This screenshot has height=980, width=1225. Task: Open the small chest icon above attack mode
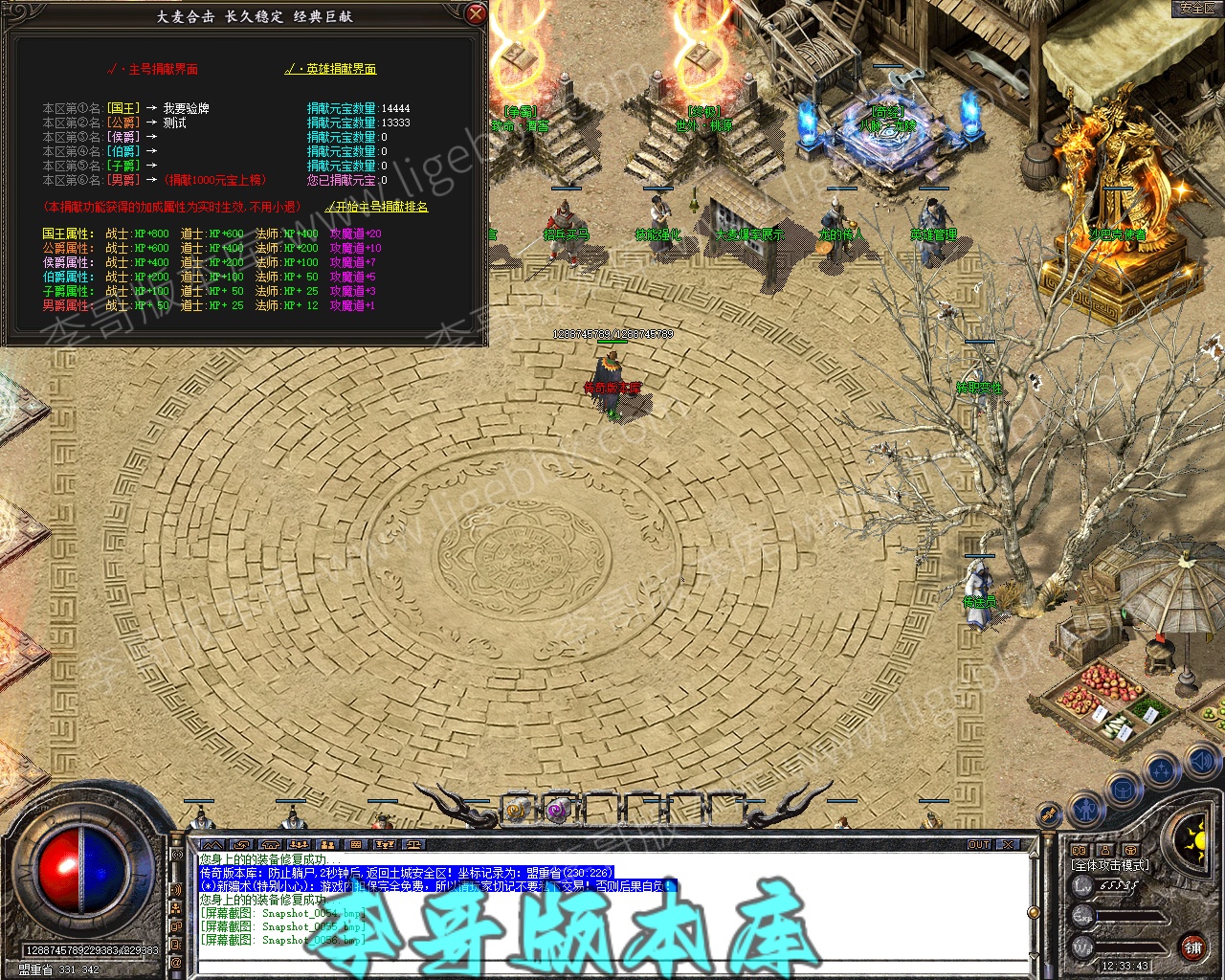(1130, 849)
